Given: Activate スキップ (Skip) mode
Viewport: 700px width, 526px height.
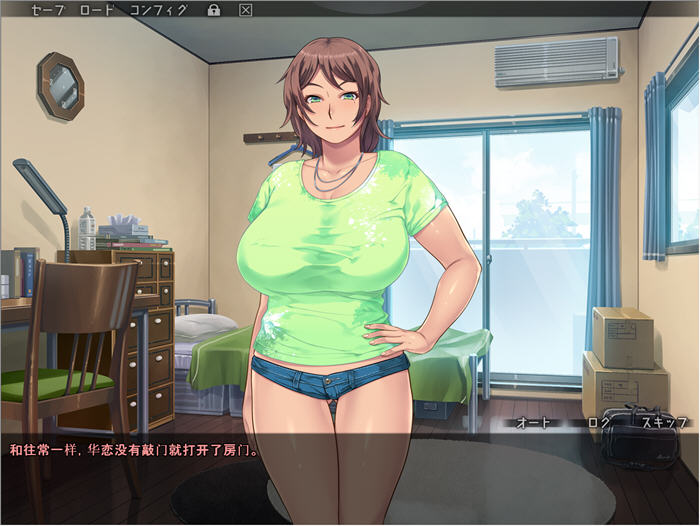Looking at the screenshot, I should (664, 423).
